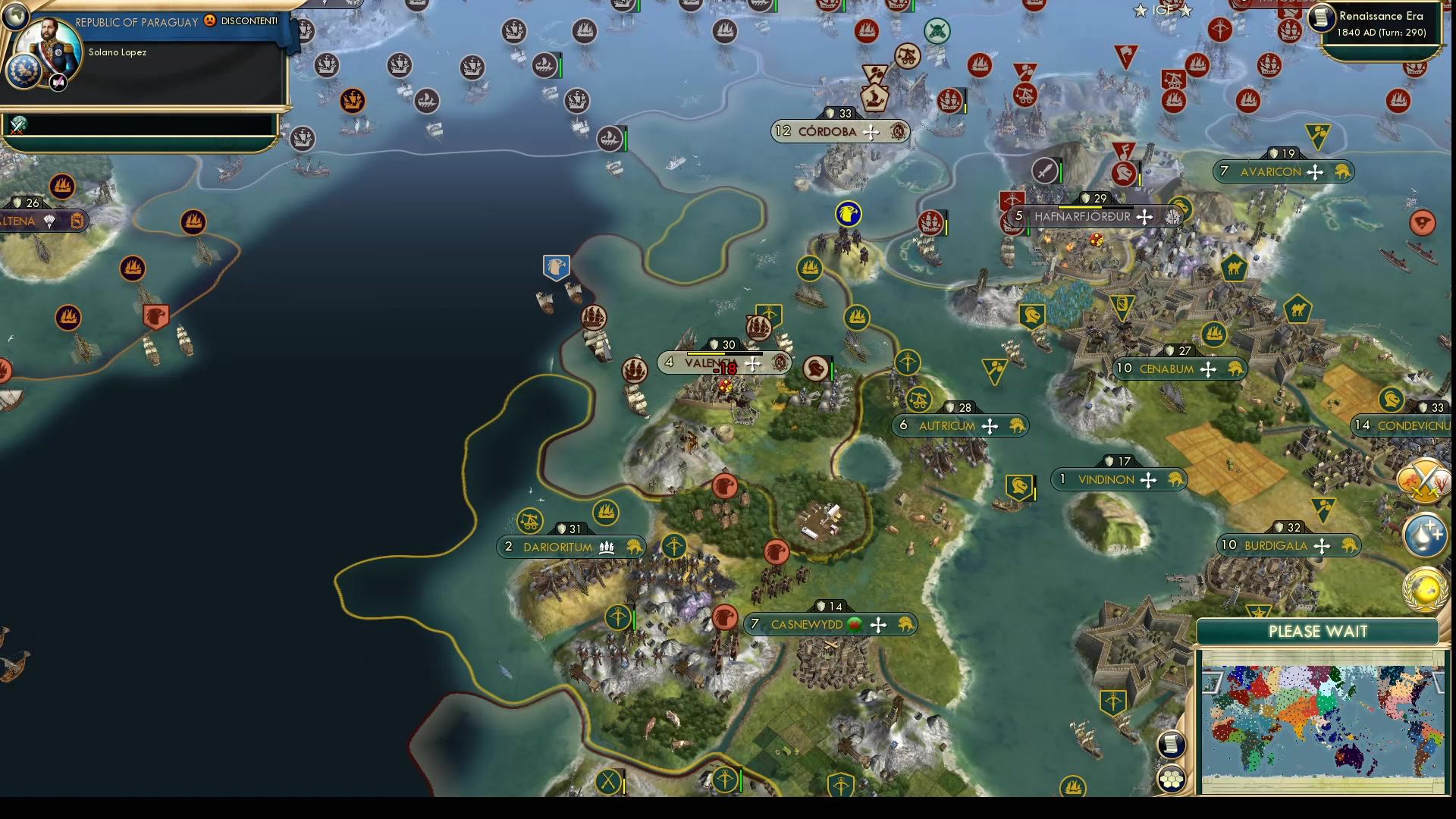Select the Burdigala city banner

click(x=1287, y=545)
